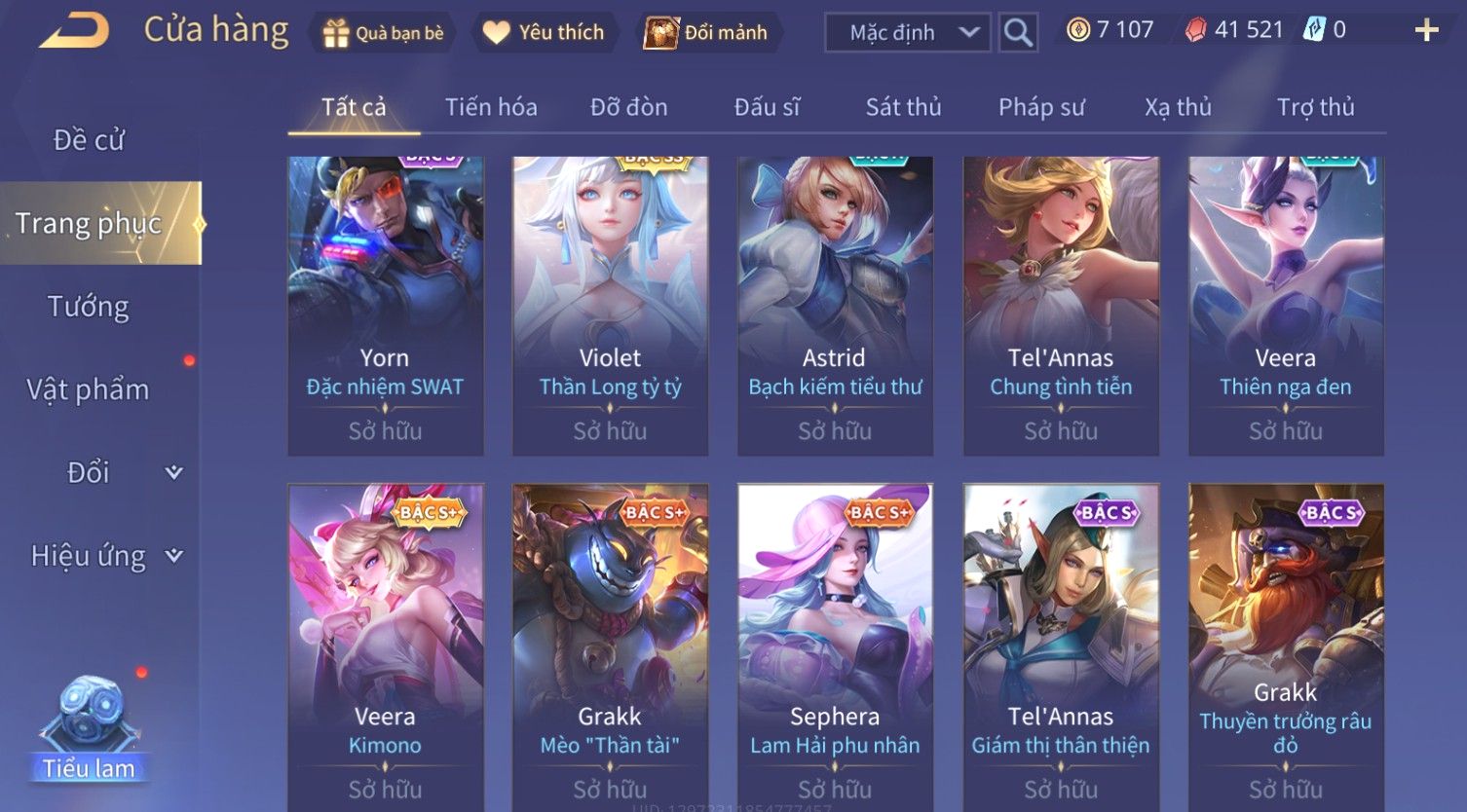
Task: Open the Yêu thích favorites list
Action: click(x=544, y=33)
